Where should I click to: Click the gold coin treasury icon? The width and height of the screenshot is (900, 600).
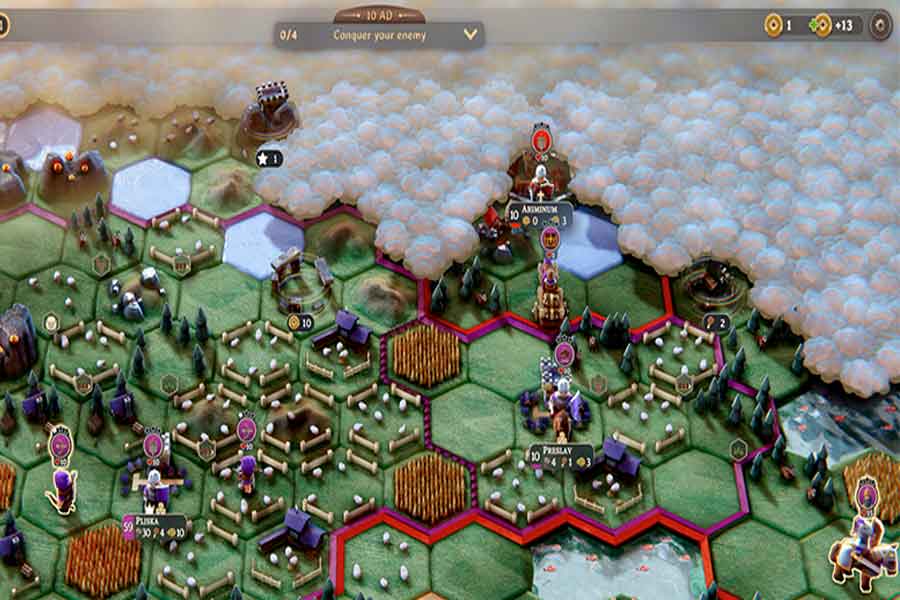773,25
